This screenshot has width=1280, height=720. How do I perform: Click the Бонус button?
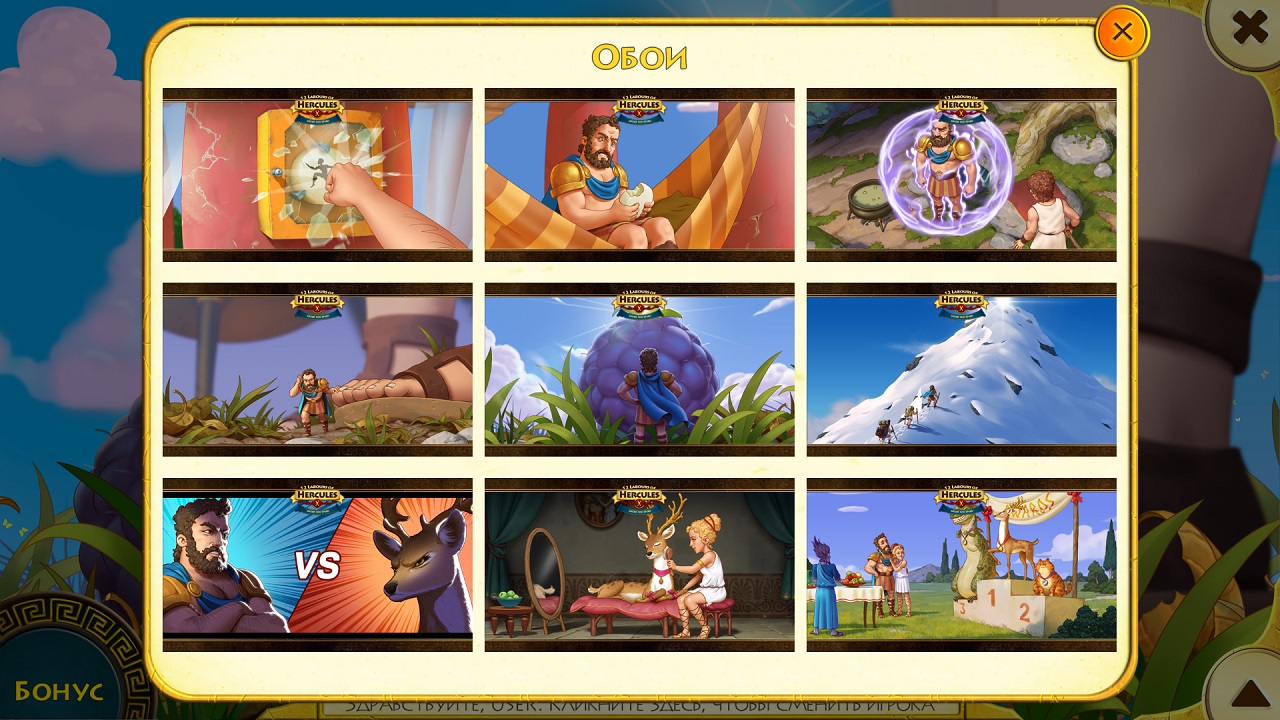click(x=60, y=689)
